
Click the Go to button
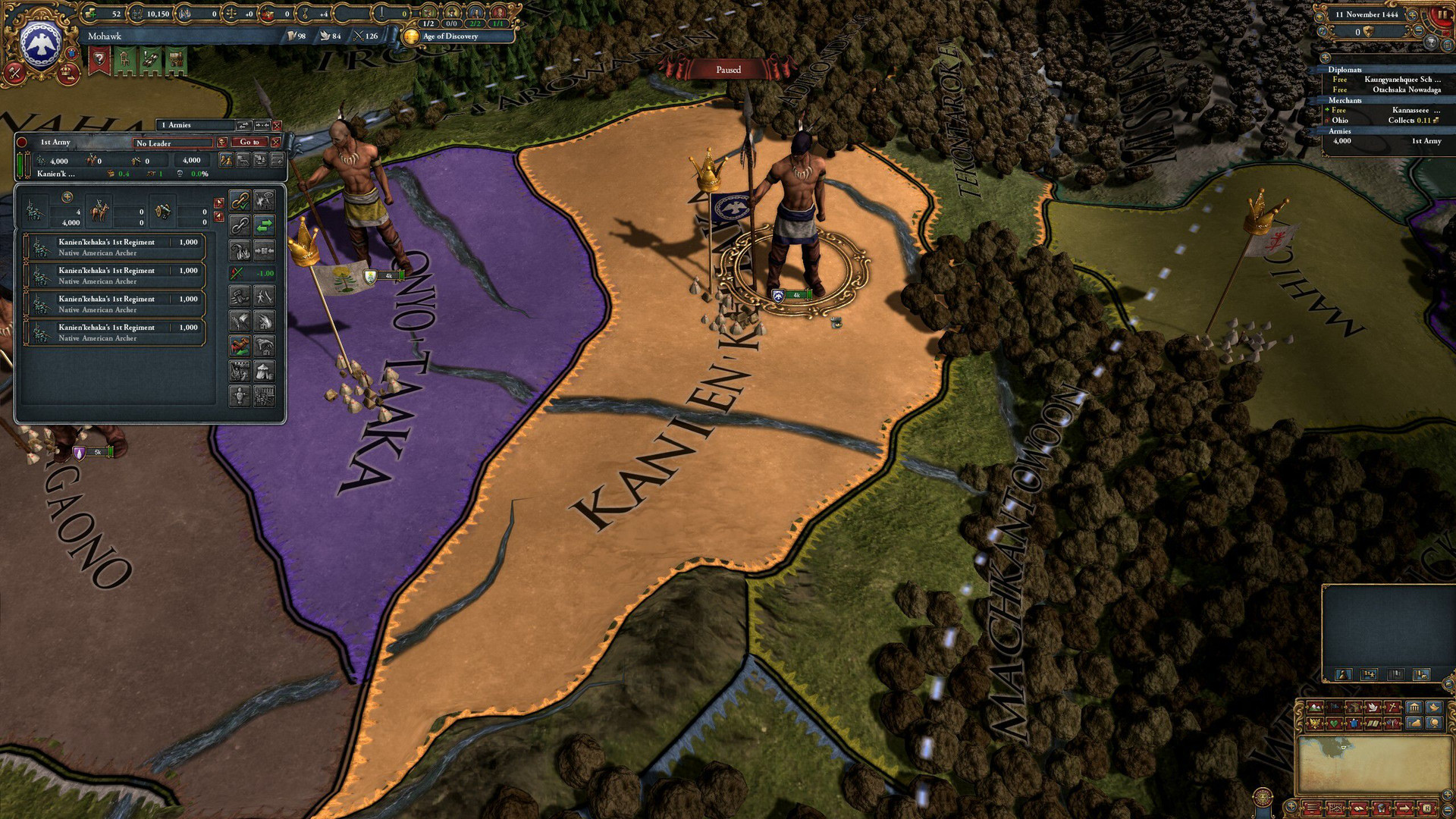(249, 142)
